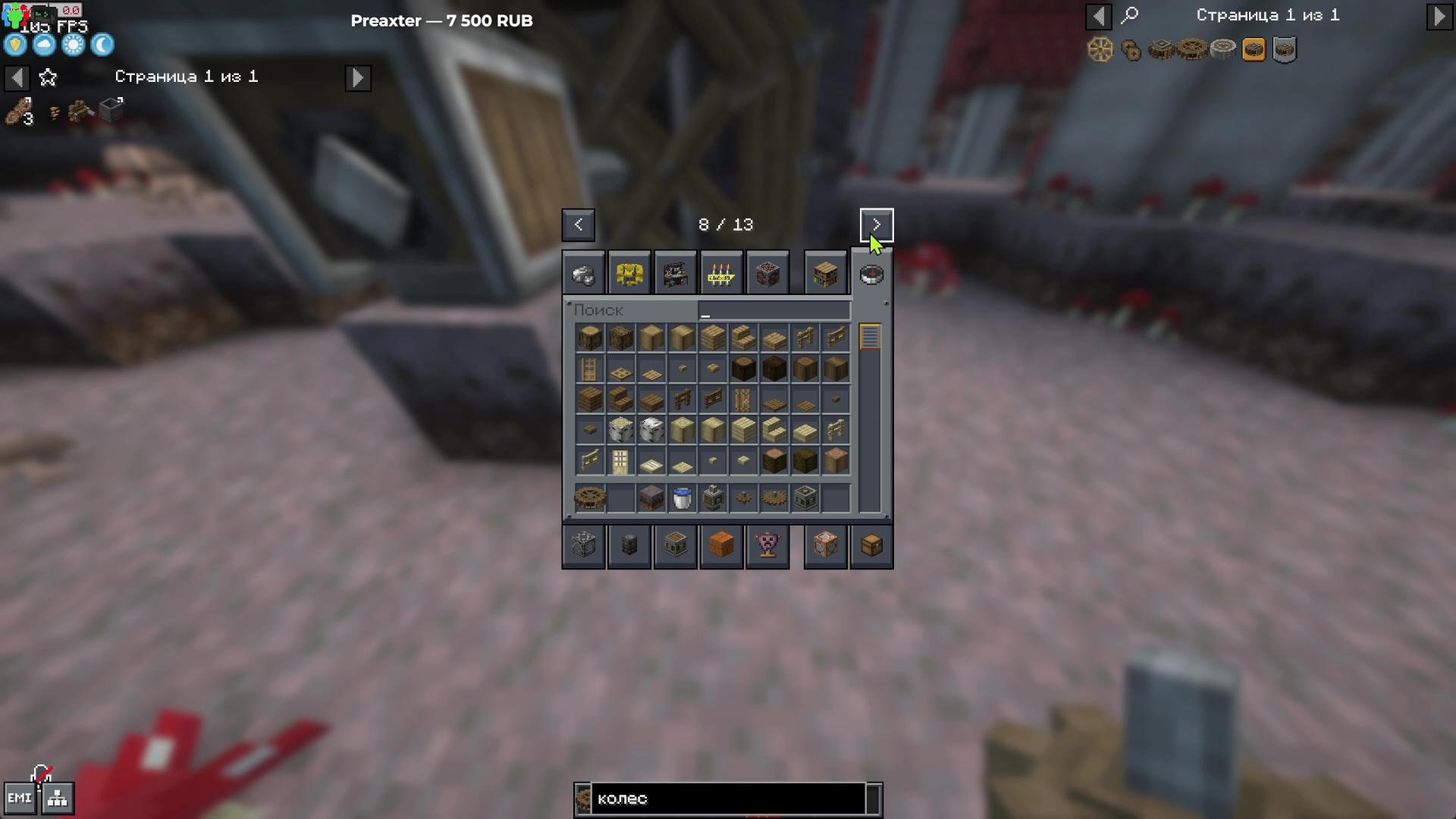Switch to the orange terracotta block tab
The height and width of the screenshot is (819, 1456).
[x=720, y=545]
